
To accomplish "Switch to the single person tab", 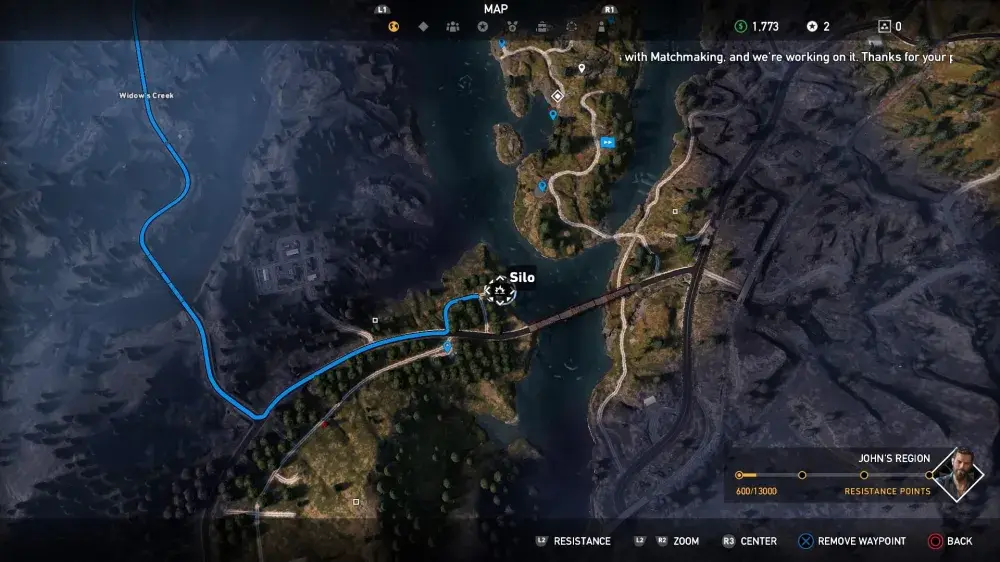I will pos(600,27).
